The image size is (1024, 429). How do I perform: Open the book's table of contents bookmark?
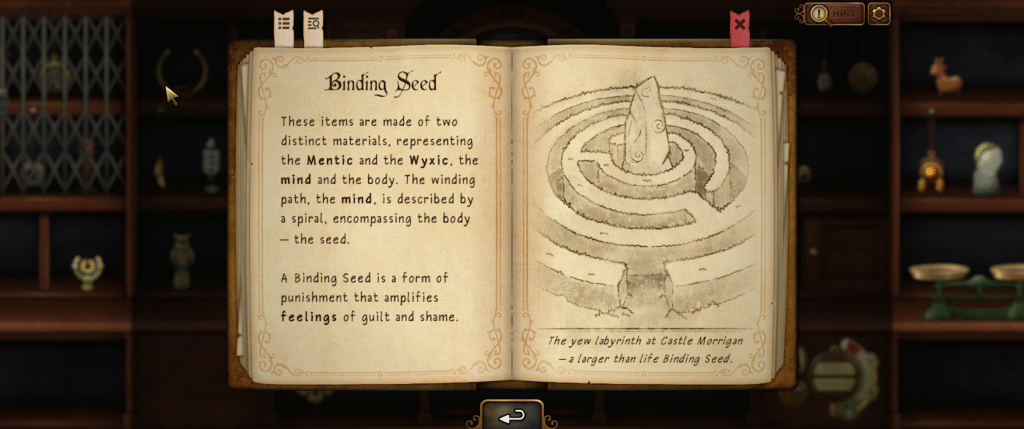pyautogui.click(x=284, y=23)
